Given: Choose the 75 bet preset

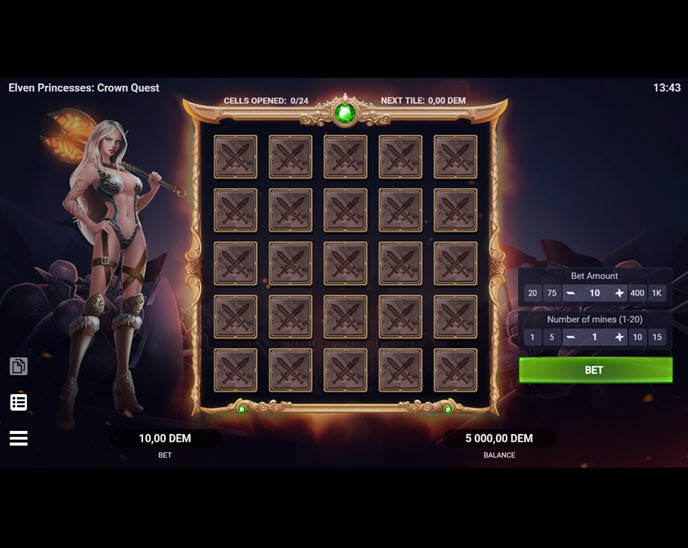Looking at the screenshot, I should [x=551, y=293].
